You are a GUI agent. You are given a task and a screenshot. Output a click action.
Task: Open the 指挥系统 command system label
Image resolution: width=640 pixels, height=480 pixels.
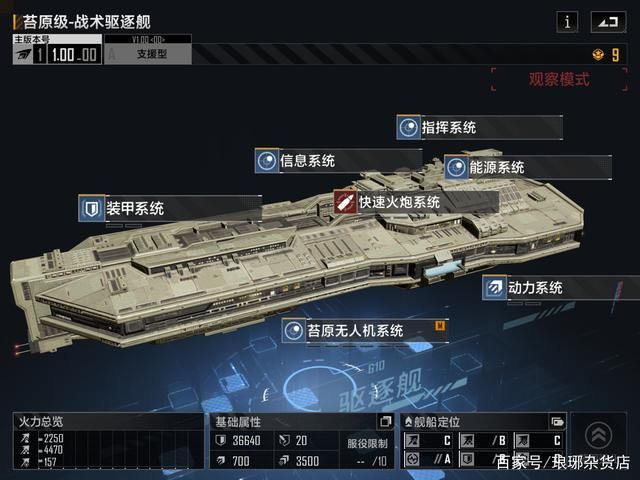pos(478,128)
